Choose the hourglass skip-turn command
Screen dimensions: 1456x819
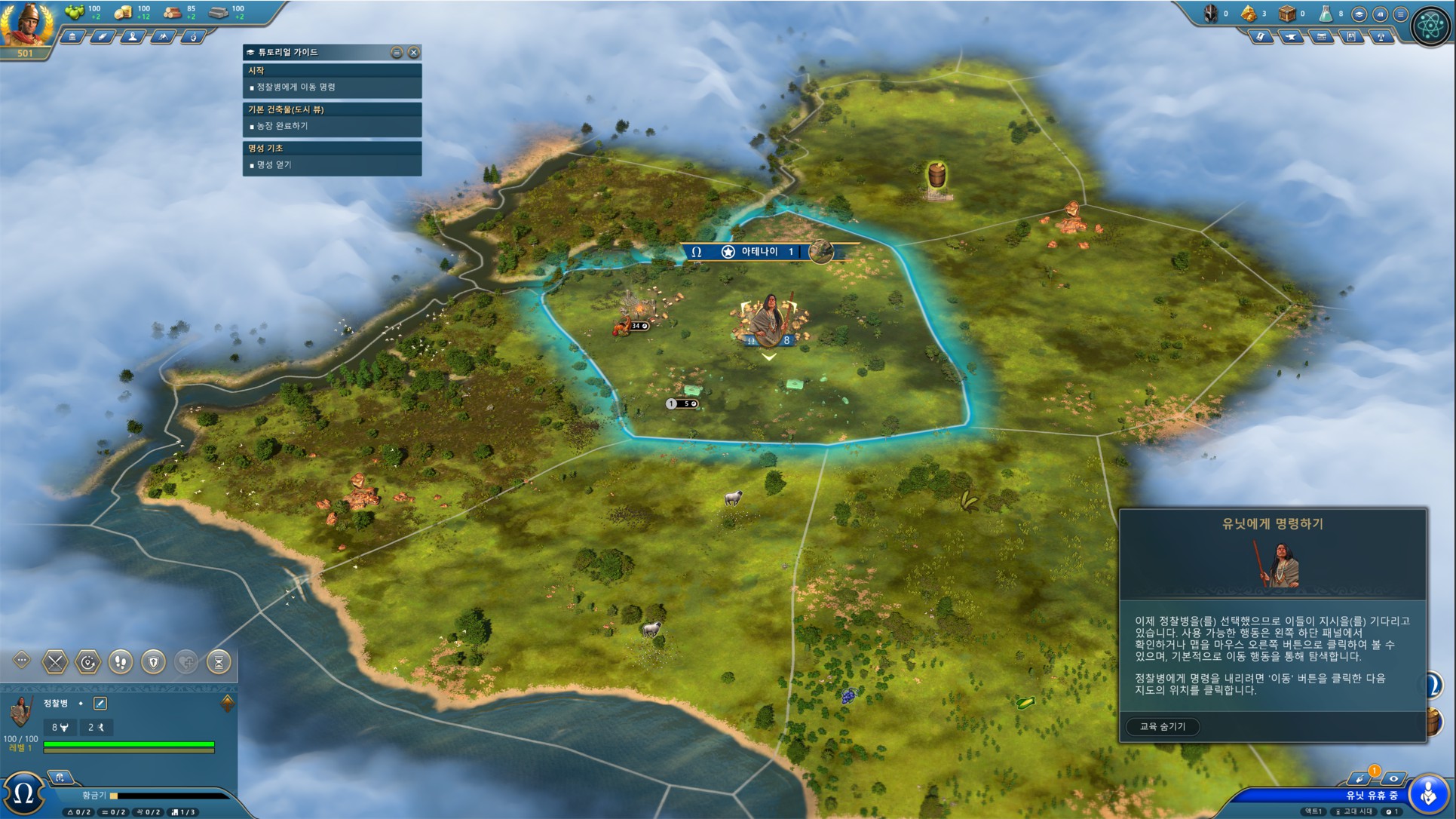219,662
